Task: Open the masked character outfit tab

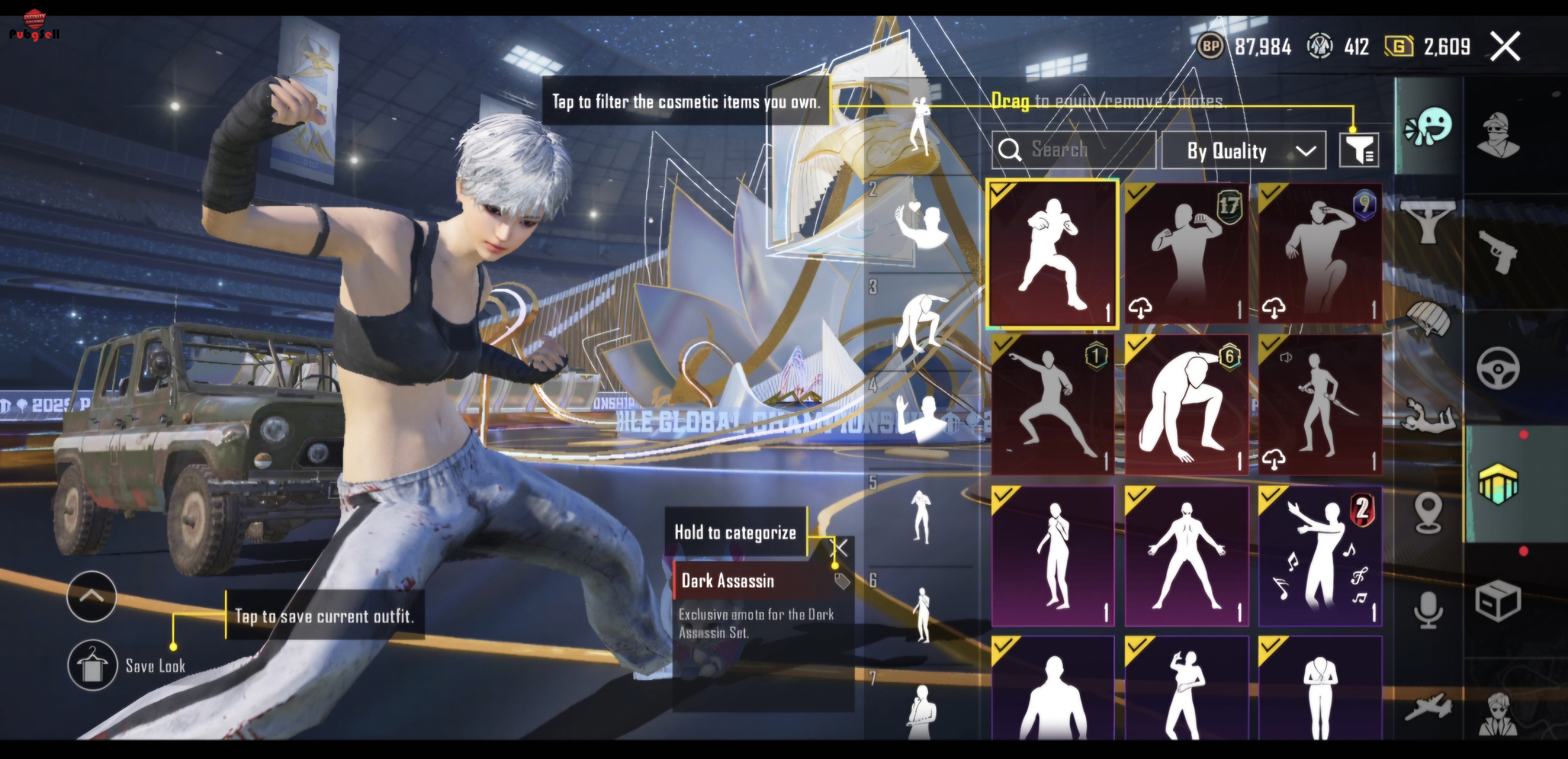Action: (1498, 135)
